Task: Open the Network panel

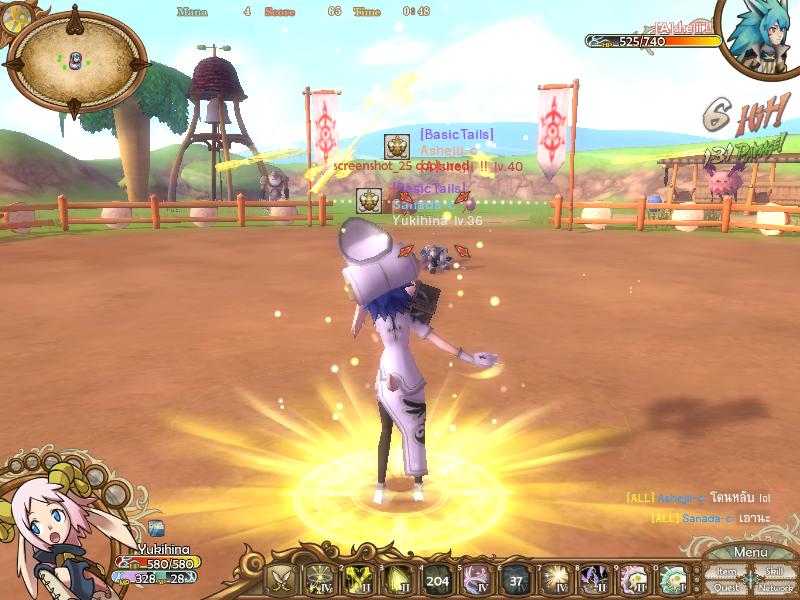Action: tap(775, 588)
